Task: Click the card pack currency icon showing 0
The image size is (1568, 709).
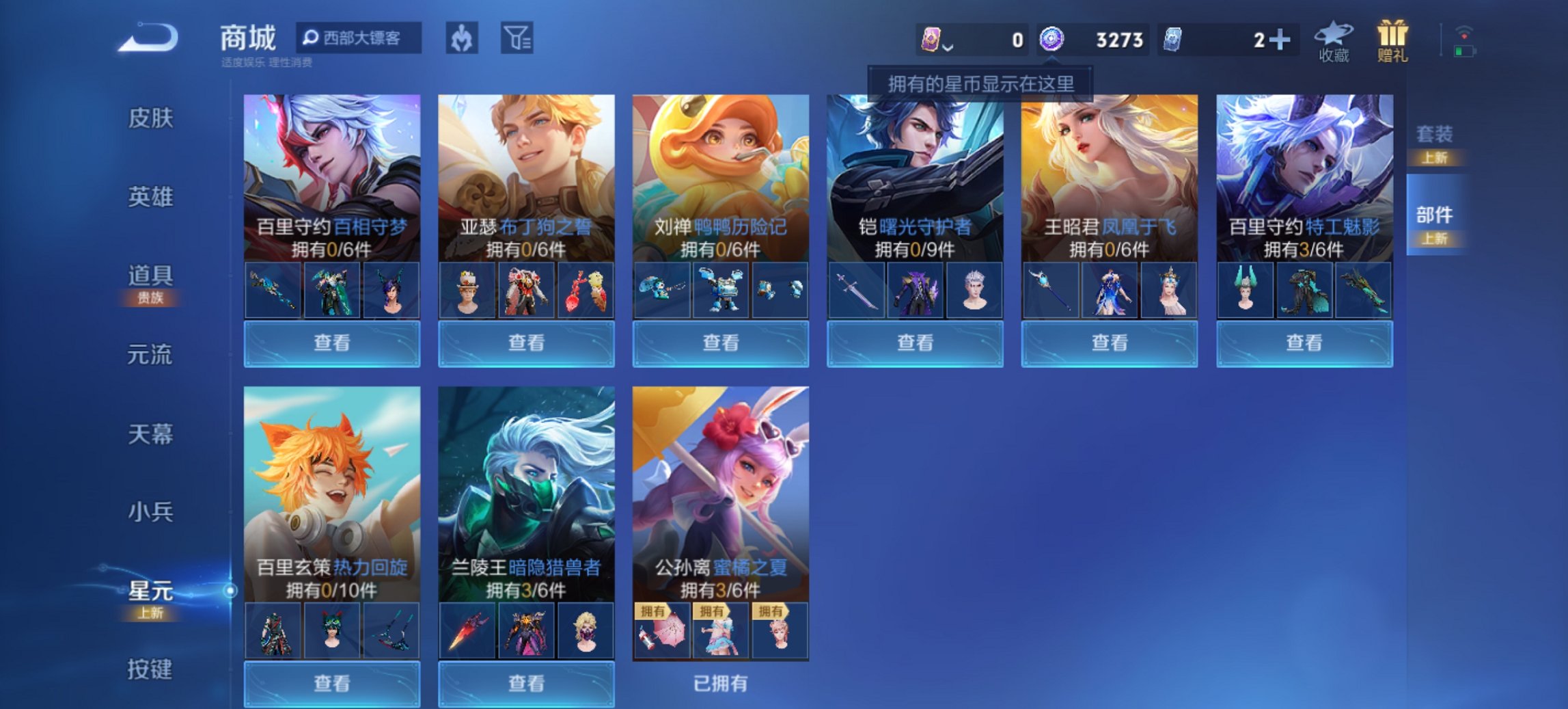Action: point(932,40)
